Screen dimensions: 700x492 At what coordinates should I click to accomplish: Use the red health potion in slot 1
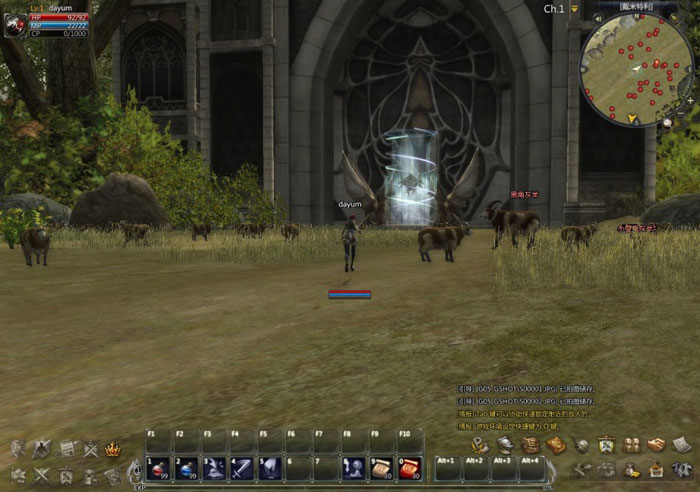tap(158, 468)
